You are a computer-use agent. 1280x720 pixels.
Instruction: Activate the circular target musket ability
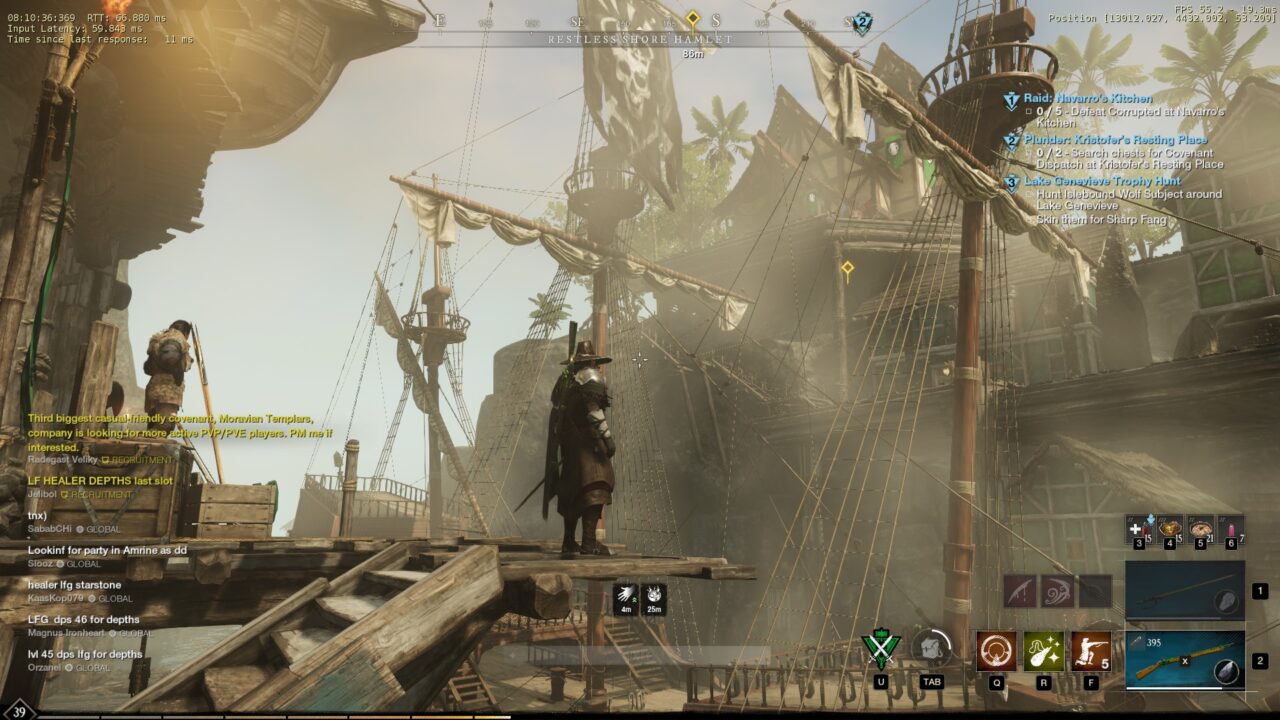point(996,650)
